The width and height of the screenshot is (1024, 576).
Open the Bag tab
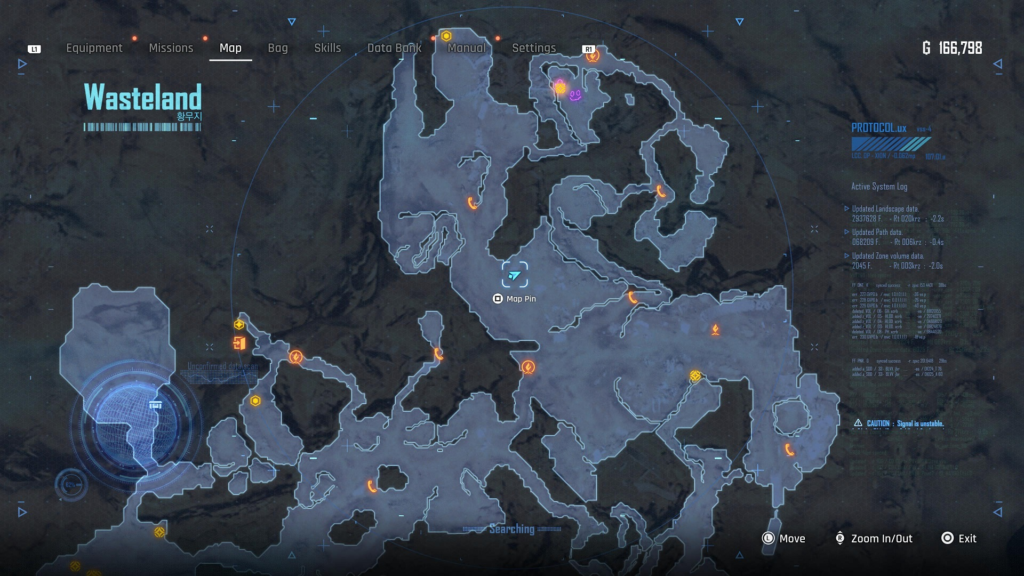tap(278, 48)
